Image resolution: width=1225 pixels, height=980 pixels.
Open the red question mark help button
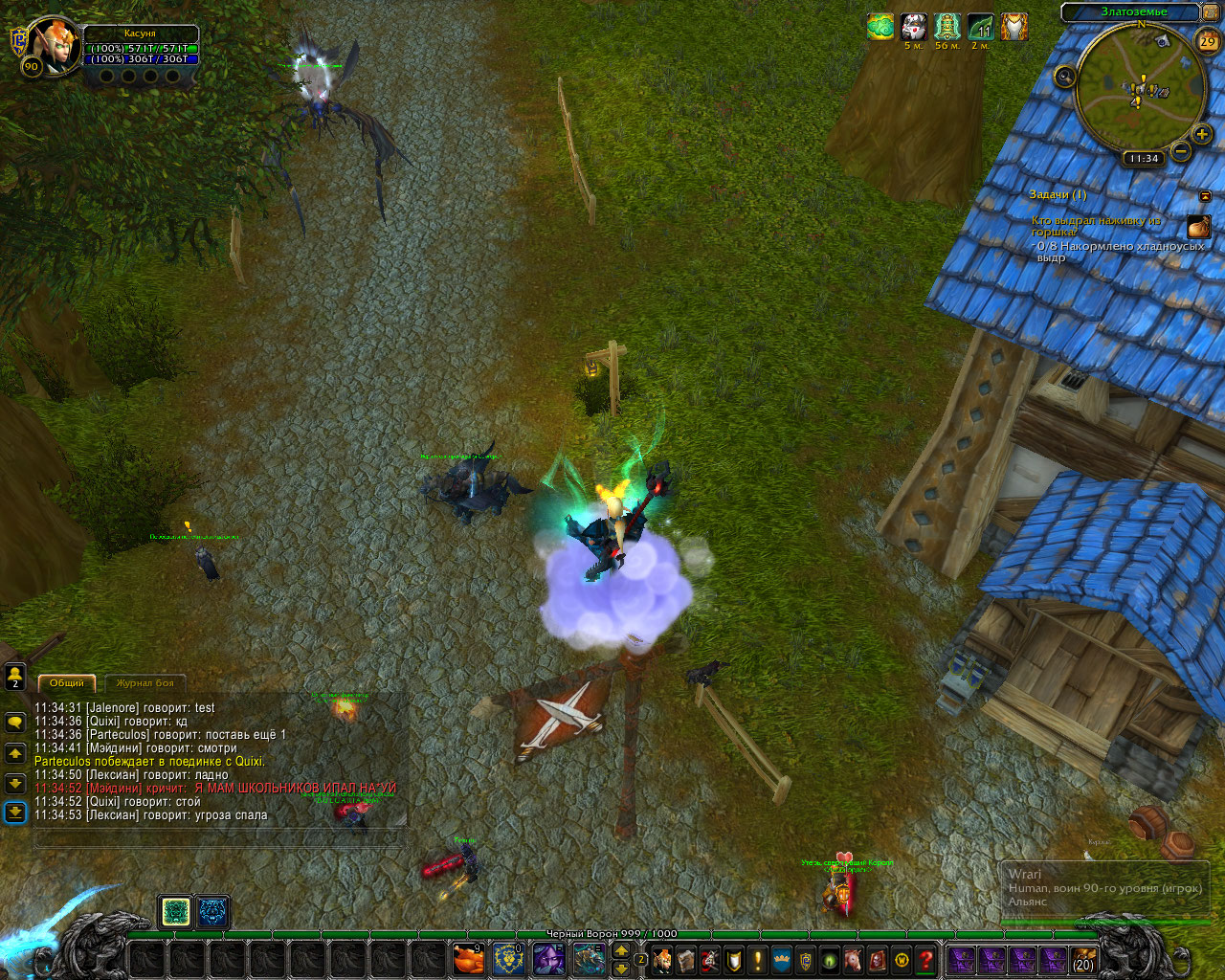(924, 959)
